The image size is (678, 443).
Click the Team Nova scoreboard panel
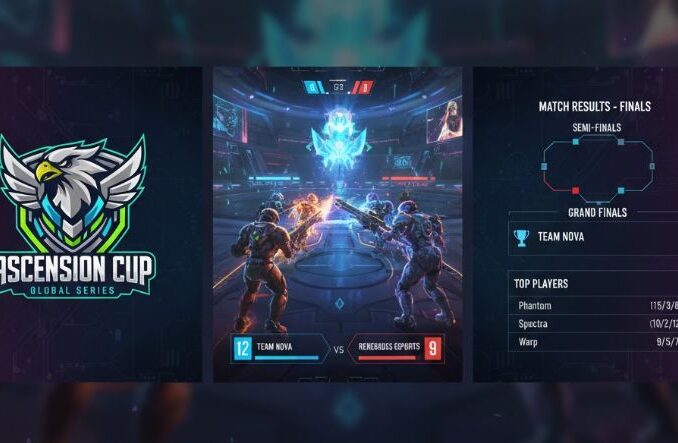[279, 349]
